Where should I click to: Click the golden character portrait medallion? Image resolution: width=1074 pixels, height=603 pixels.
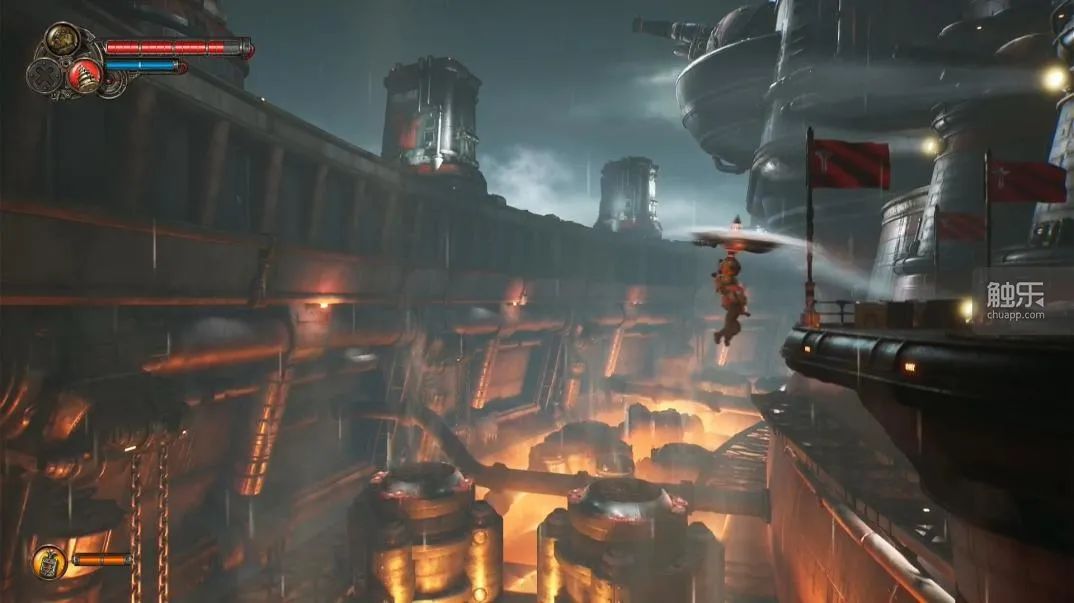pyautogui.click(x=62, y=40)
